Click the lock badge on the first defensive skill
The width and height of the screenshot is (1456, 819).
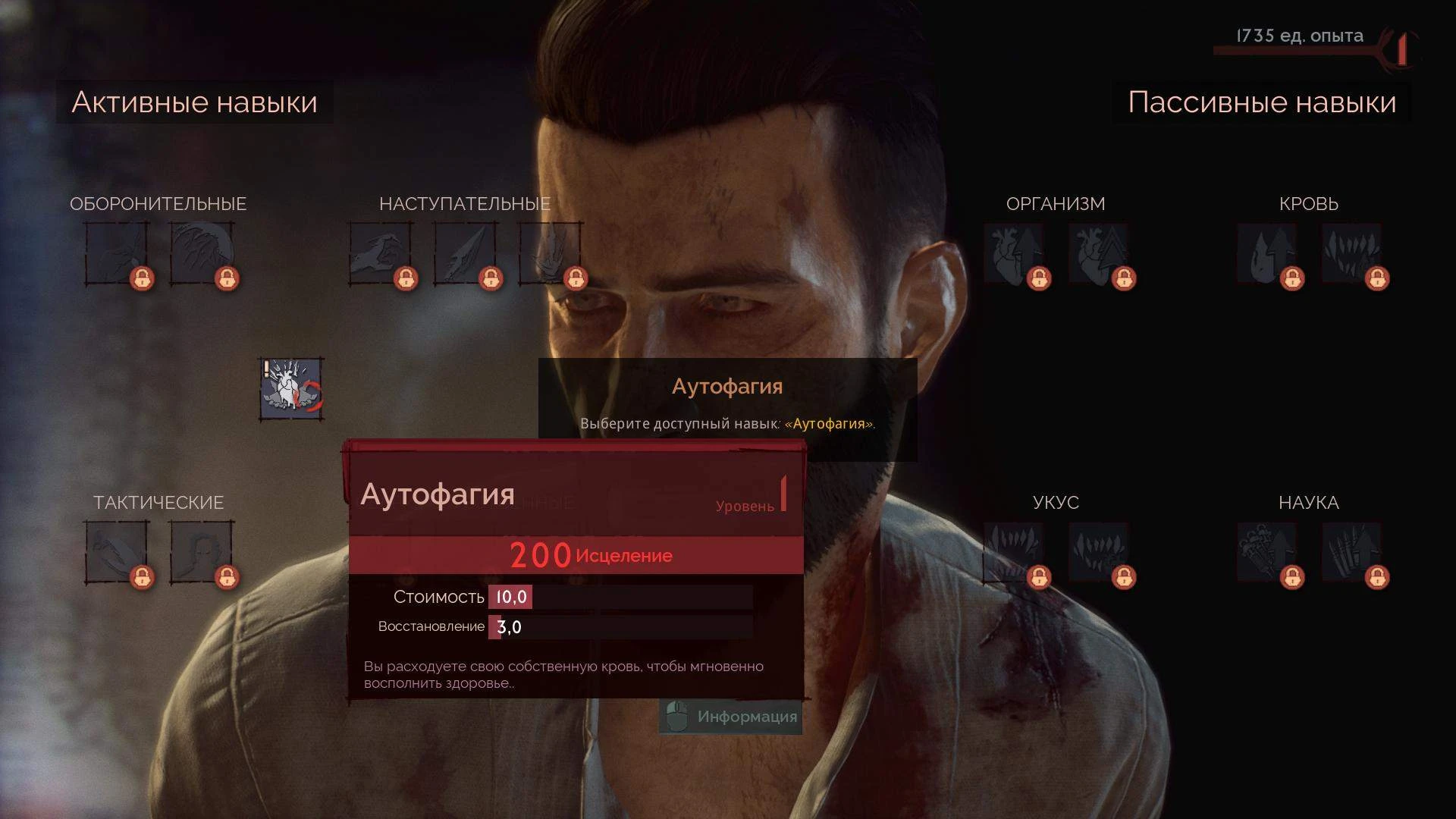pos(143,279)
